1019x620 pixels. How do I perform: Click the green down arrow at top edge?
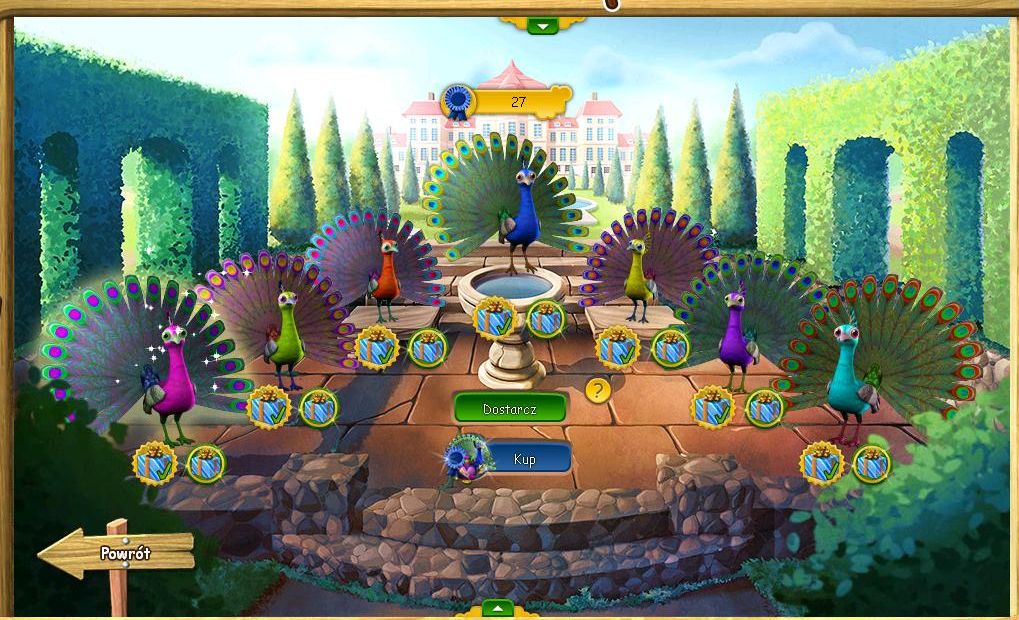point(542,25)
